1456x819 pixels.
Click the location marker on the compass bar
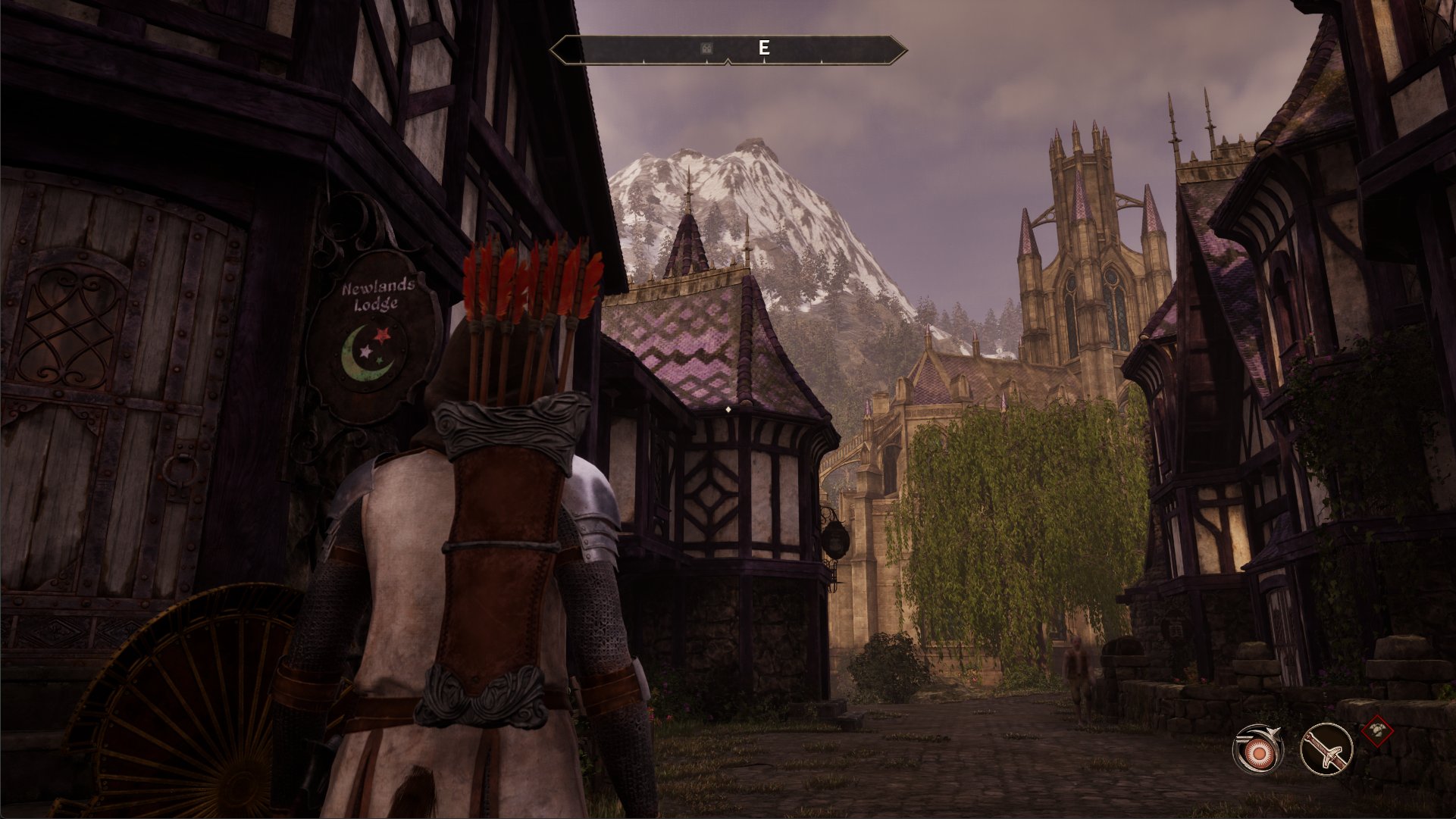706,48
